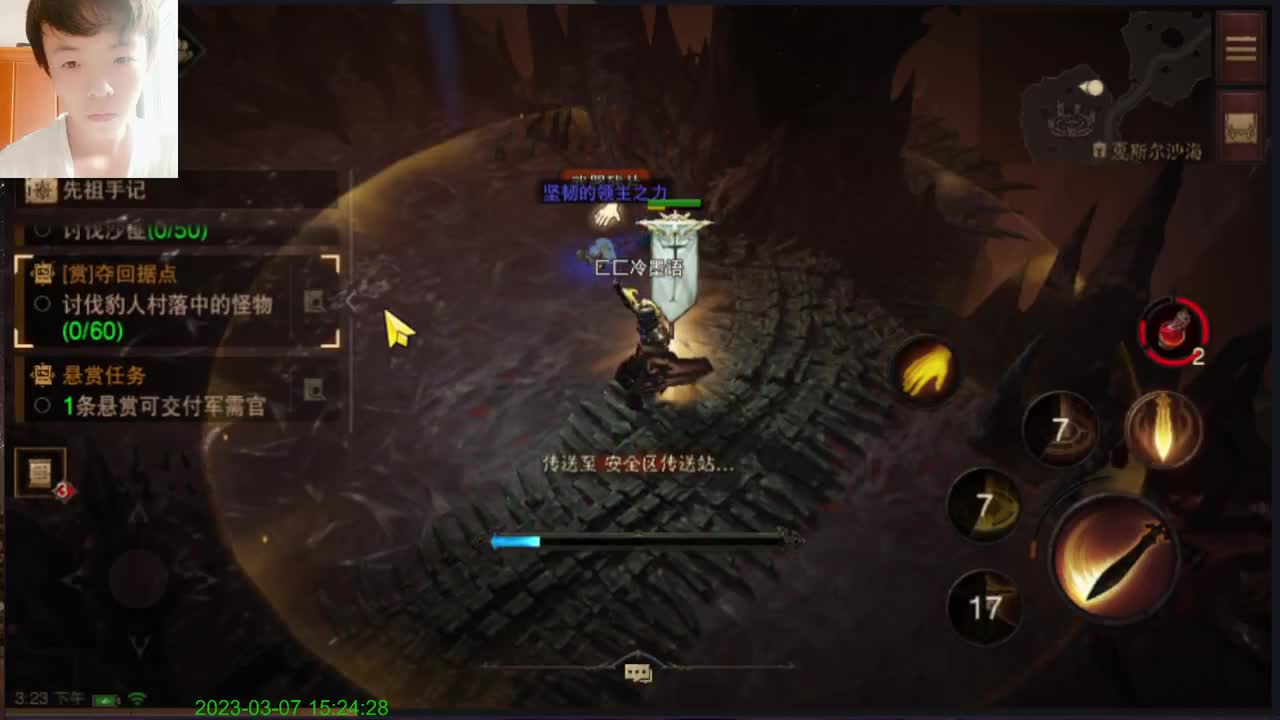Open the hamburger main menu top right
This screenshot has width=1280, height=720.
point(1240,47)
